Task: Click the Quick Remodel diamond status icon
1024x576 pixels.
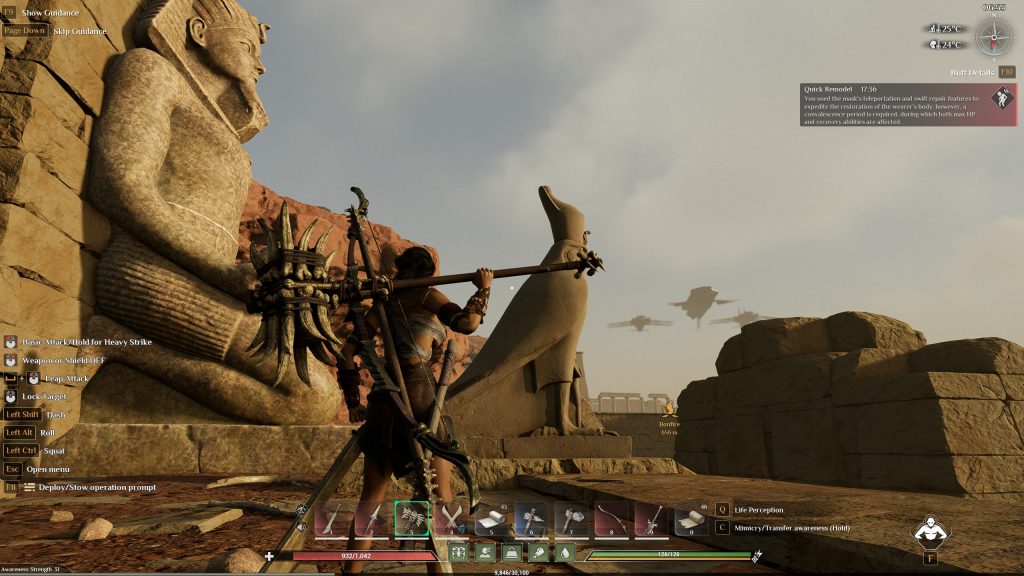Action: [1002, 99]
